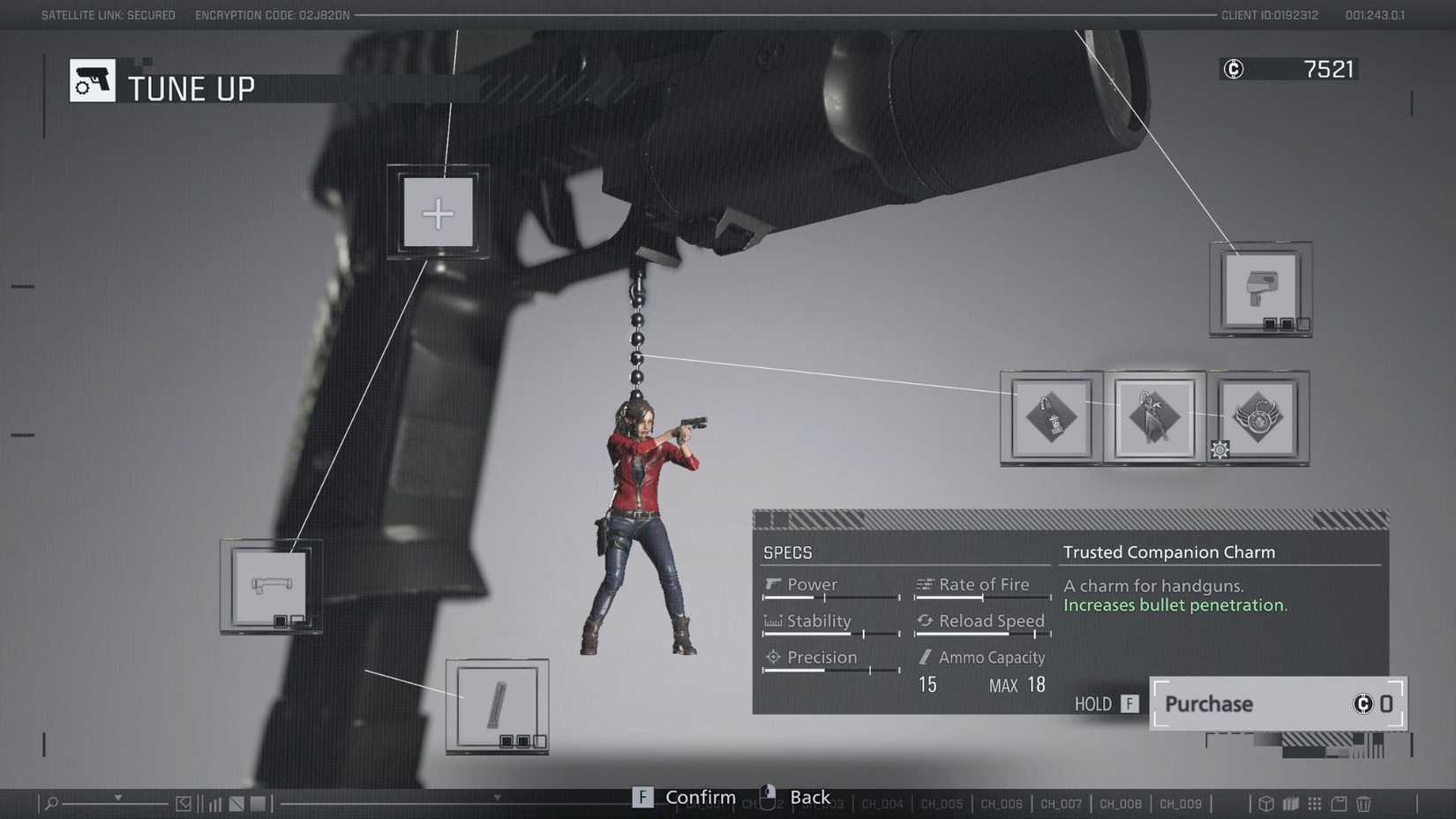
Task: Open the grid view icon in the status bar
Action: [x=1315, y=804]
